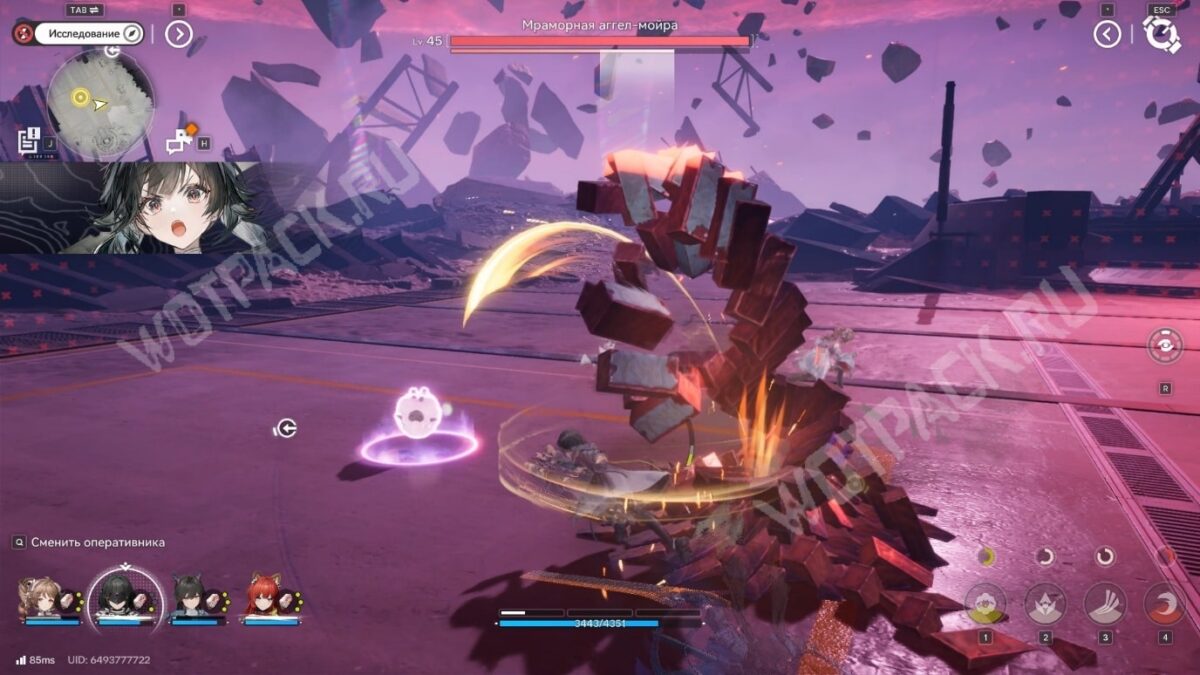This screenshot has width=1200, height=675.
Task: Use skill 2 with the pointed figure icon
Action: pyautogui.click(x=1045, y=603)
